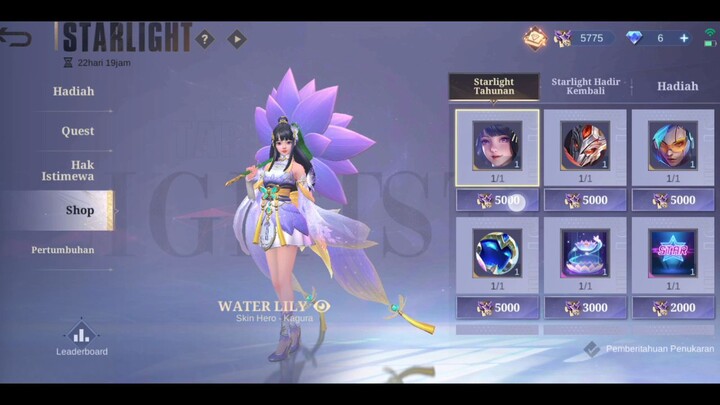Image resolution: width=720 pixels, height=405 pixels.
Task: Open the Hadiah tab above the shop grid
Action: click(677, 86)
